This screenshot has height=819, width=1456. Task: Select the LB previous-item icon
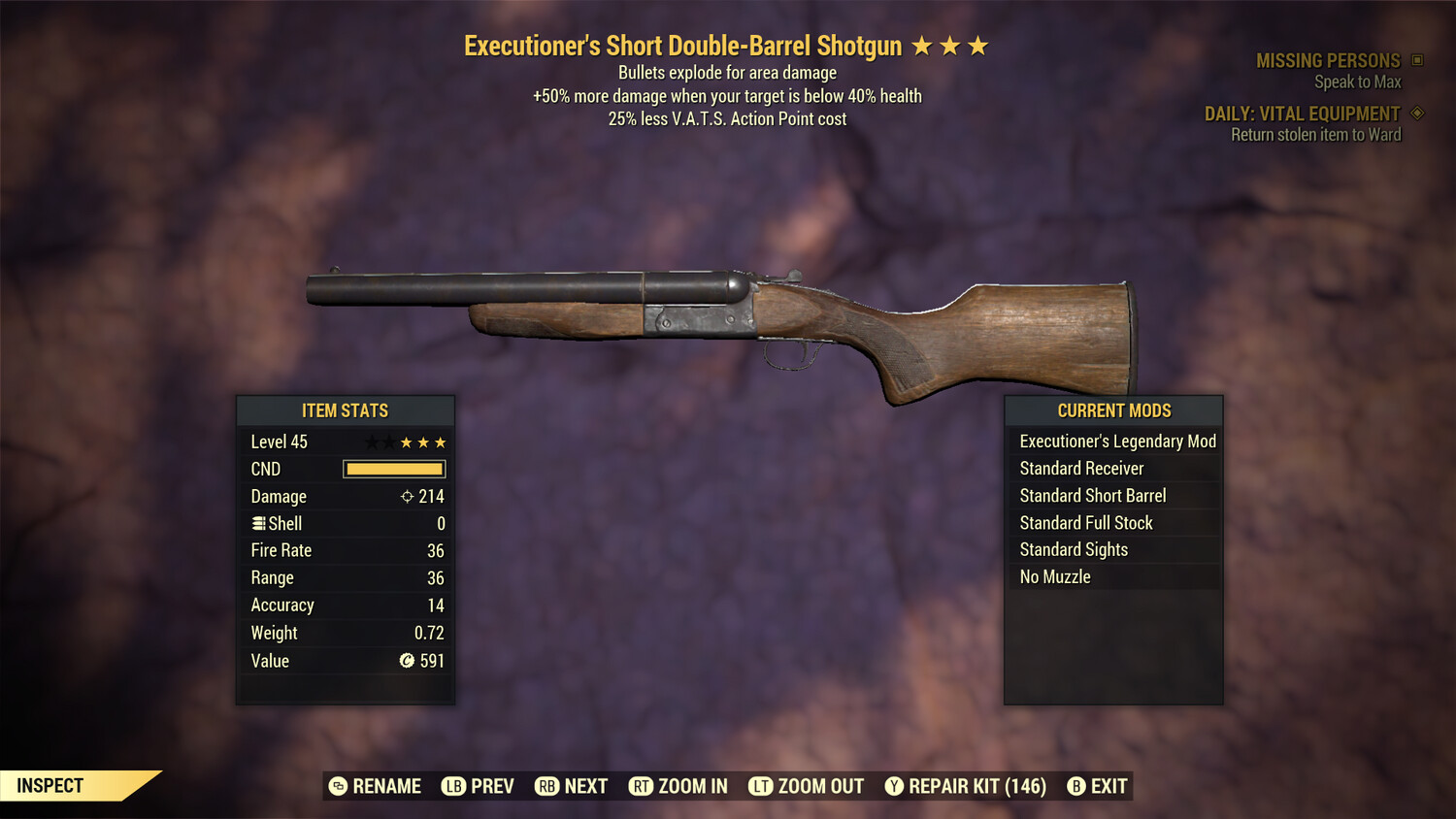click(x=452, y=786)
